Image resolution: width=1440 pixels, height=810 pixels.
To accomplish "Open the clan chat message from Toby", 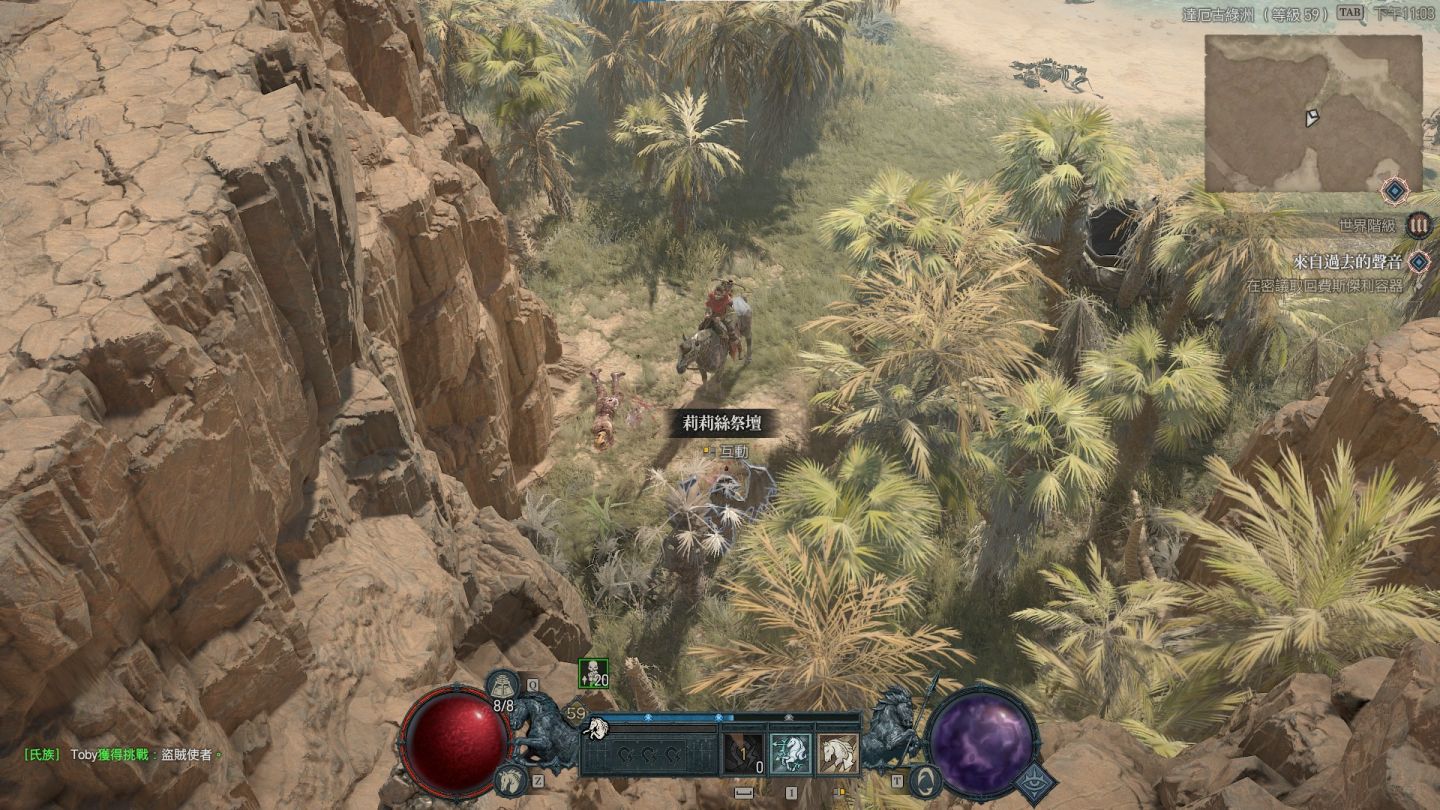I will point(121,755).
